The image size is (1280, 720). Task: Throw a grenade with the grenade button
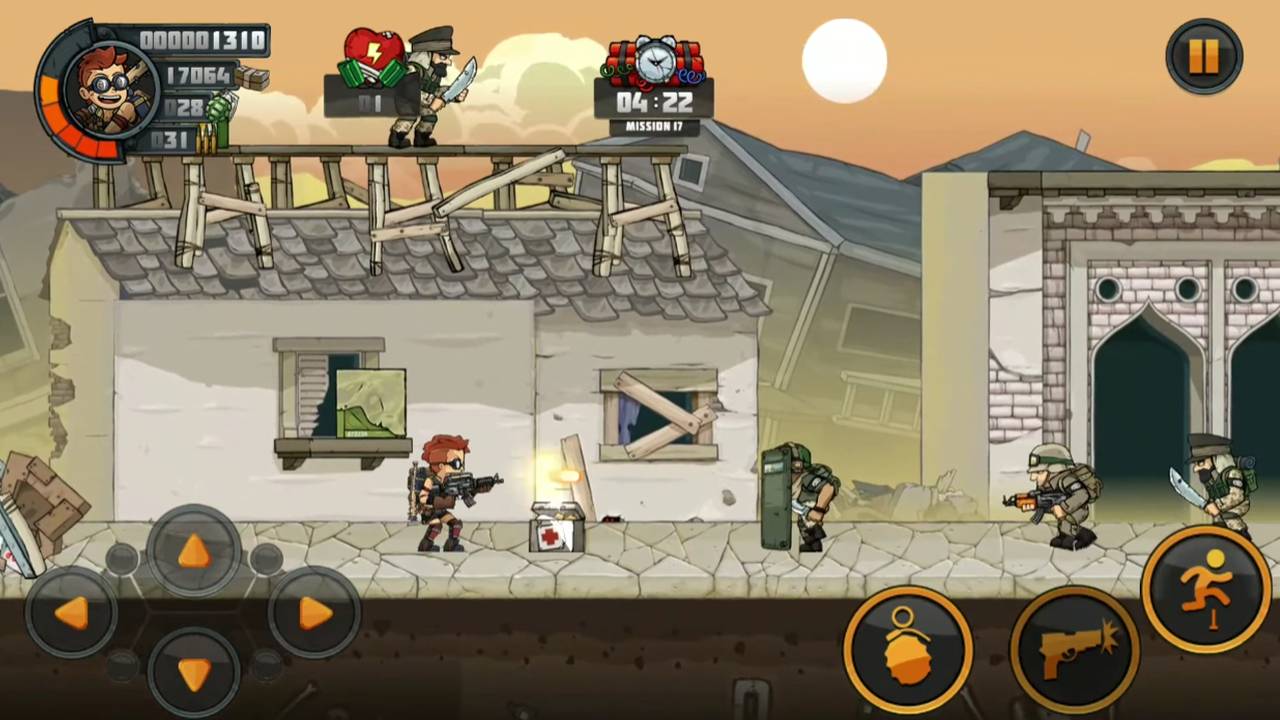tap(907, 647)
